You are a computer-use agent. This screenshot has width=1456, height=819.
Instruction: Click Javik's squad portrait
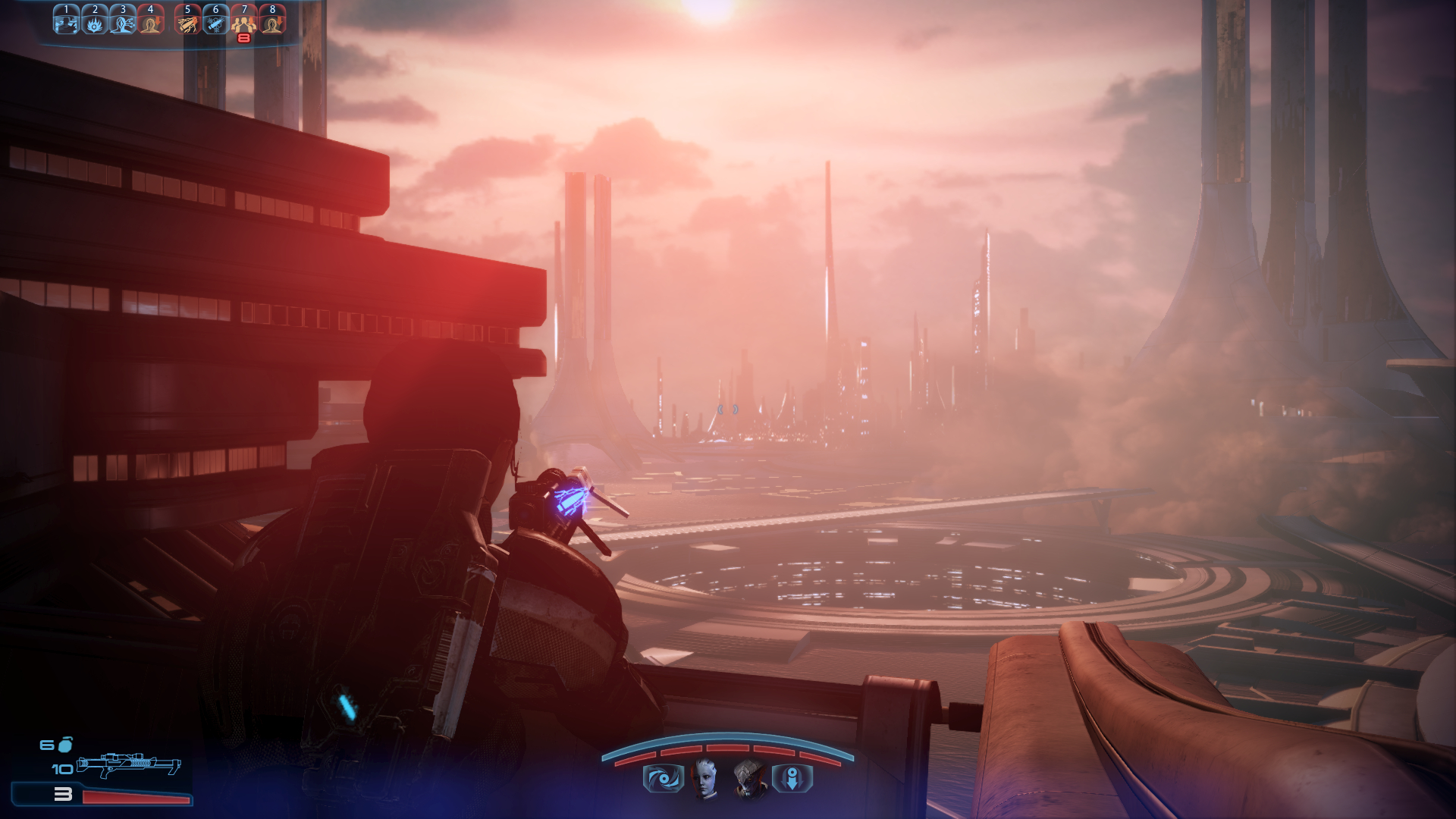coord(749,778)
